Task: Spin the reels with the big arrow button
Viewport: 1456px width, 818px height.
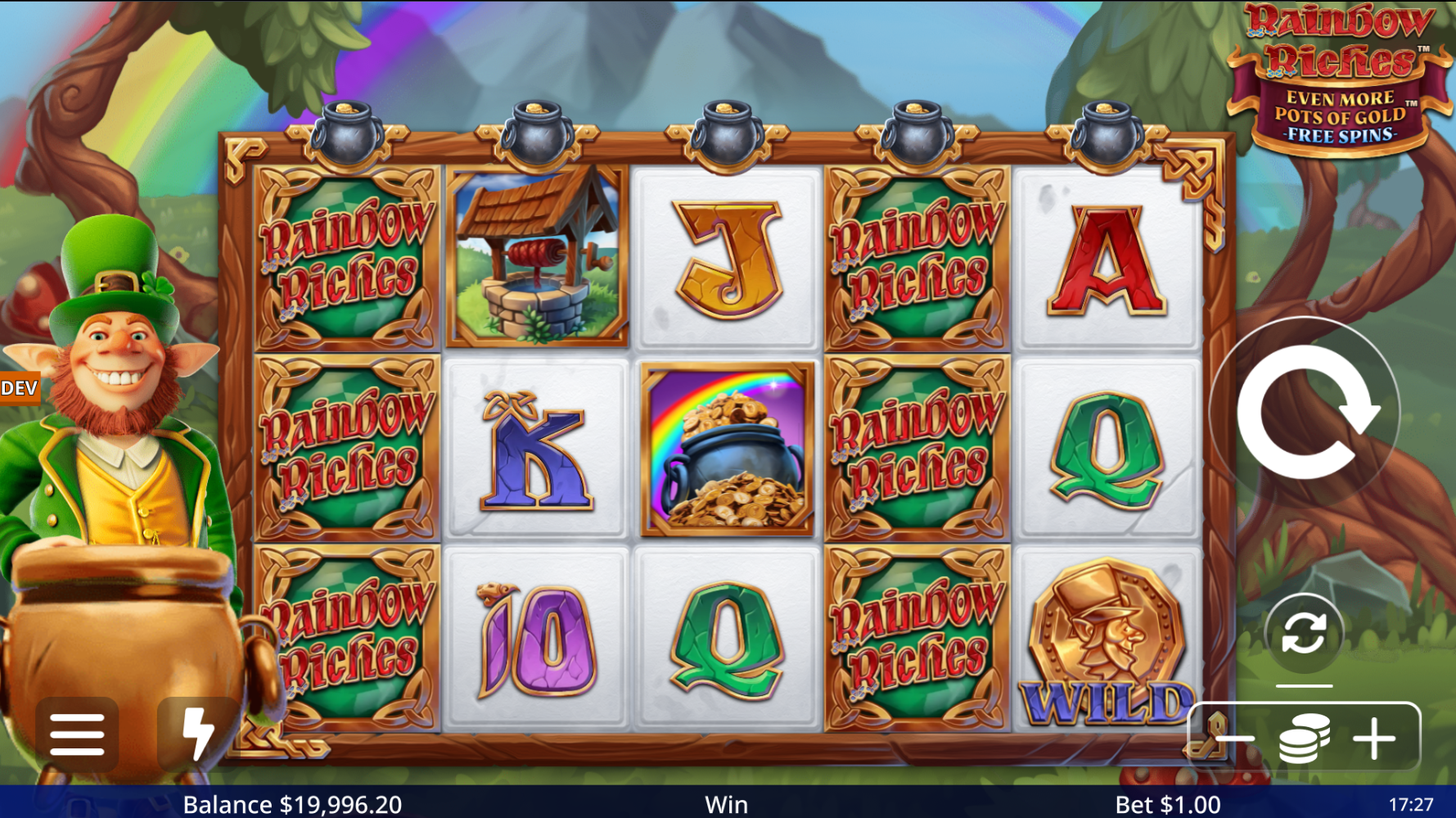Action: (1305, 412)
